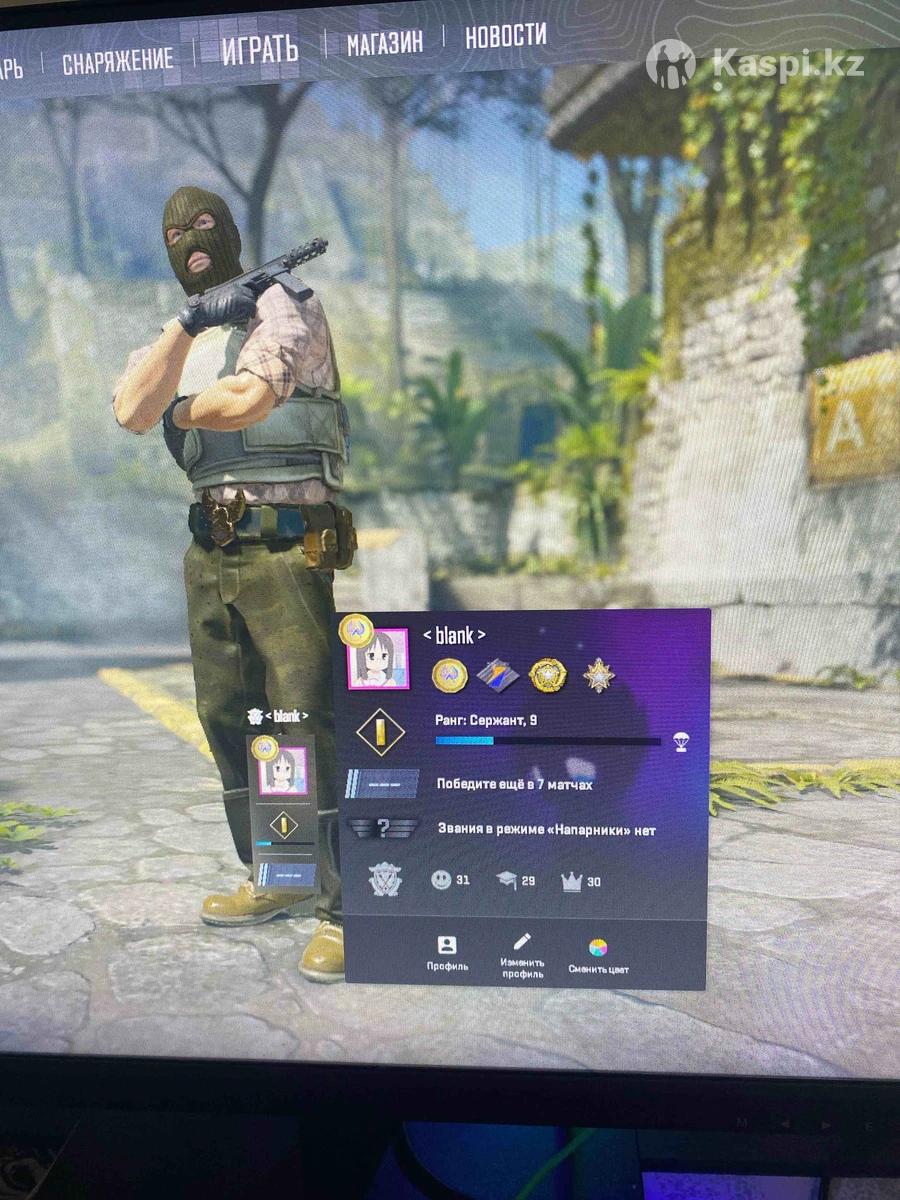Image resolution: width=900 pixels, height=1200 pixels.
Task: Go to the МАГАЗИН store tab
Action: (384, 41)
